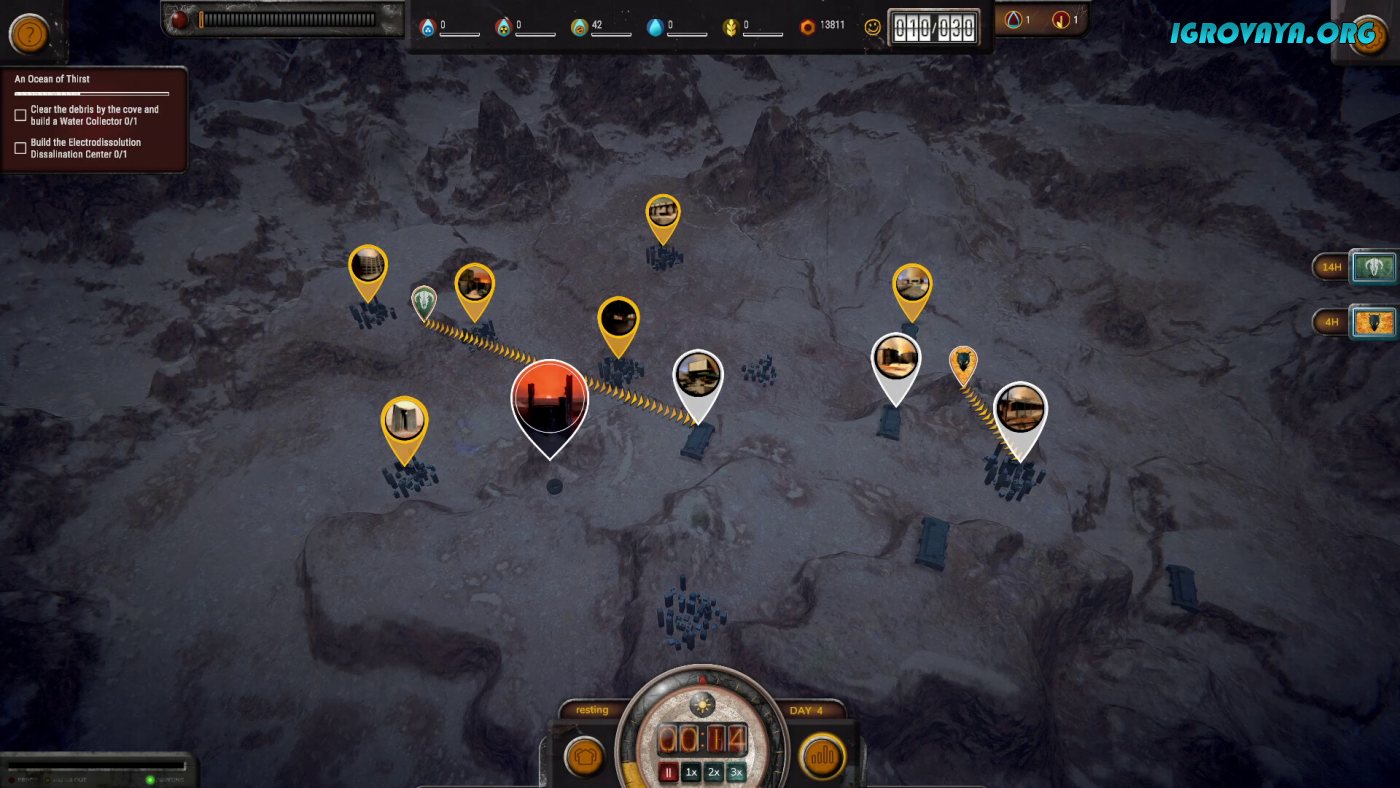
Task: Open the An Ocean of Thirst quest
Action: click(x=52, y=79)
